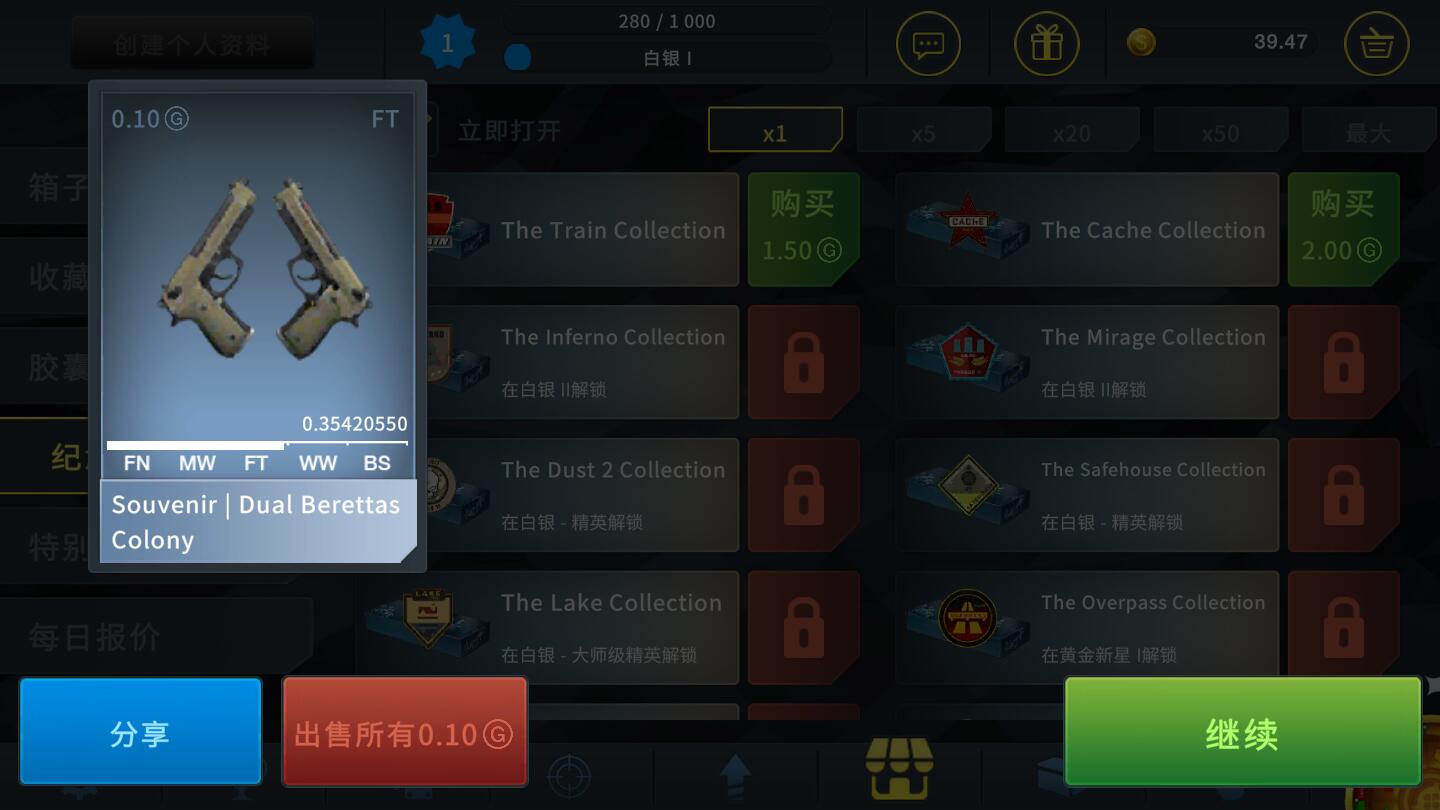1440x810 pixels.
Task: Open the chat messages icon in top bar
Action: point(928,44)
